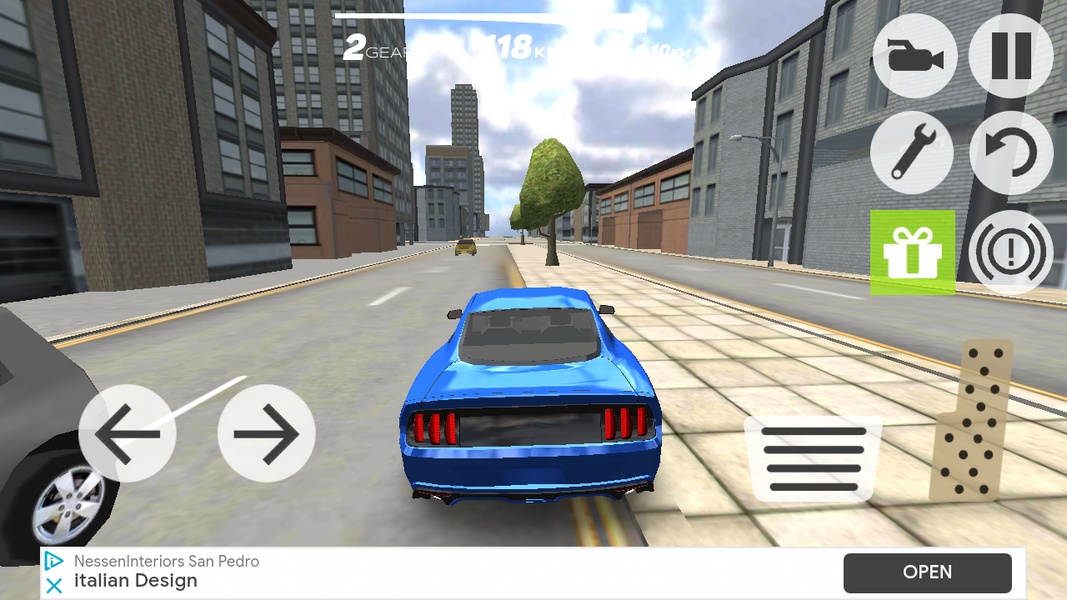The height and width of the screenshot is (600, 1067).
Task: Reset the car with the circular arrow
Action: pos(1010,152)
